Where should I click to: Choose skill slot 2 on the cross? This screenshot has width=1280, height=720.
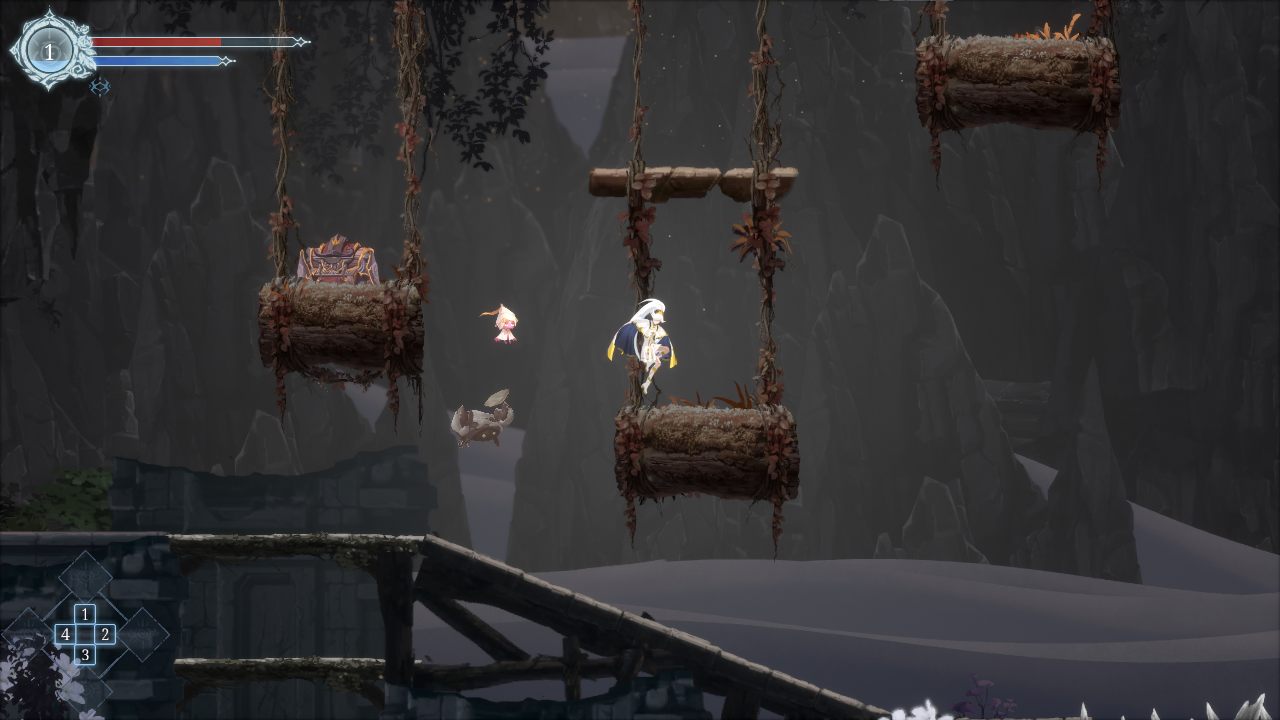pyautogui.click(x=105, y=634)
